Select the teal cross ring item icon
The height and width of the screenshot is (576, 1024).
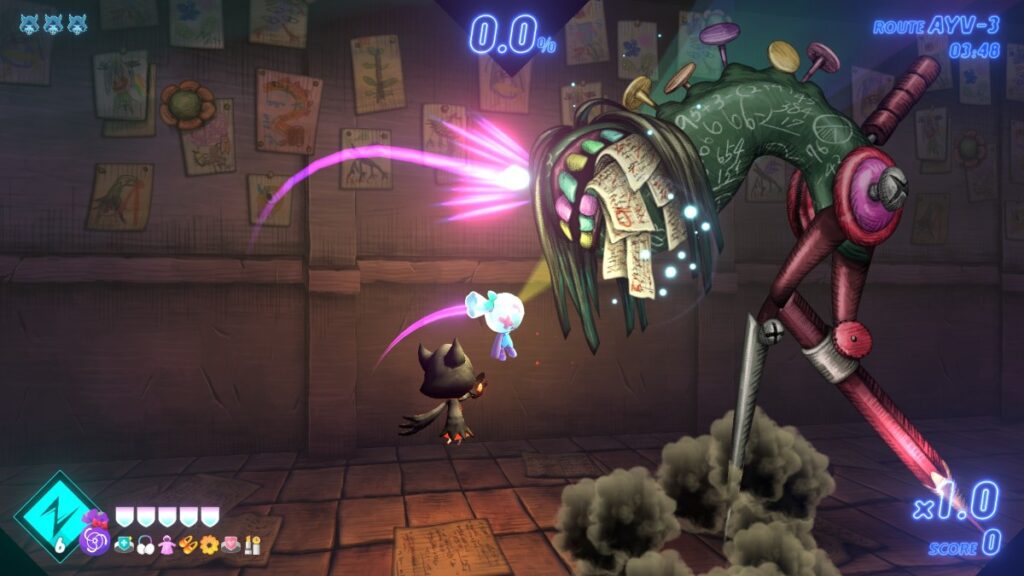pos(123,545)
